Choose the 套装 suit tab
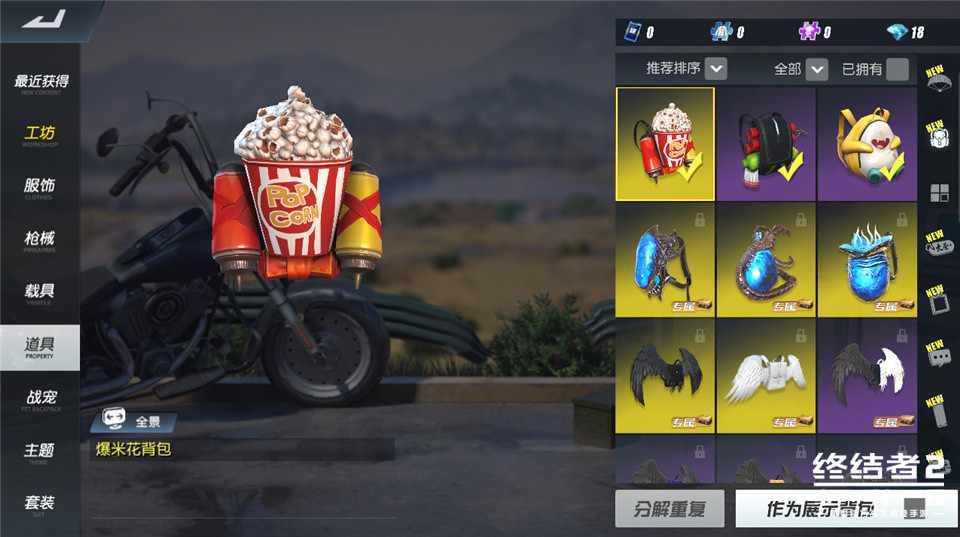Screen dimensions: 960x537 (x=41, y=504)
